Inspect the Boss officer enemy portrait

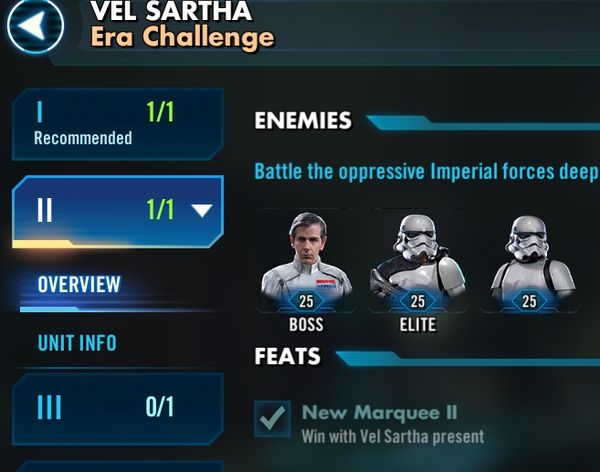(x=306, y=260)
